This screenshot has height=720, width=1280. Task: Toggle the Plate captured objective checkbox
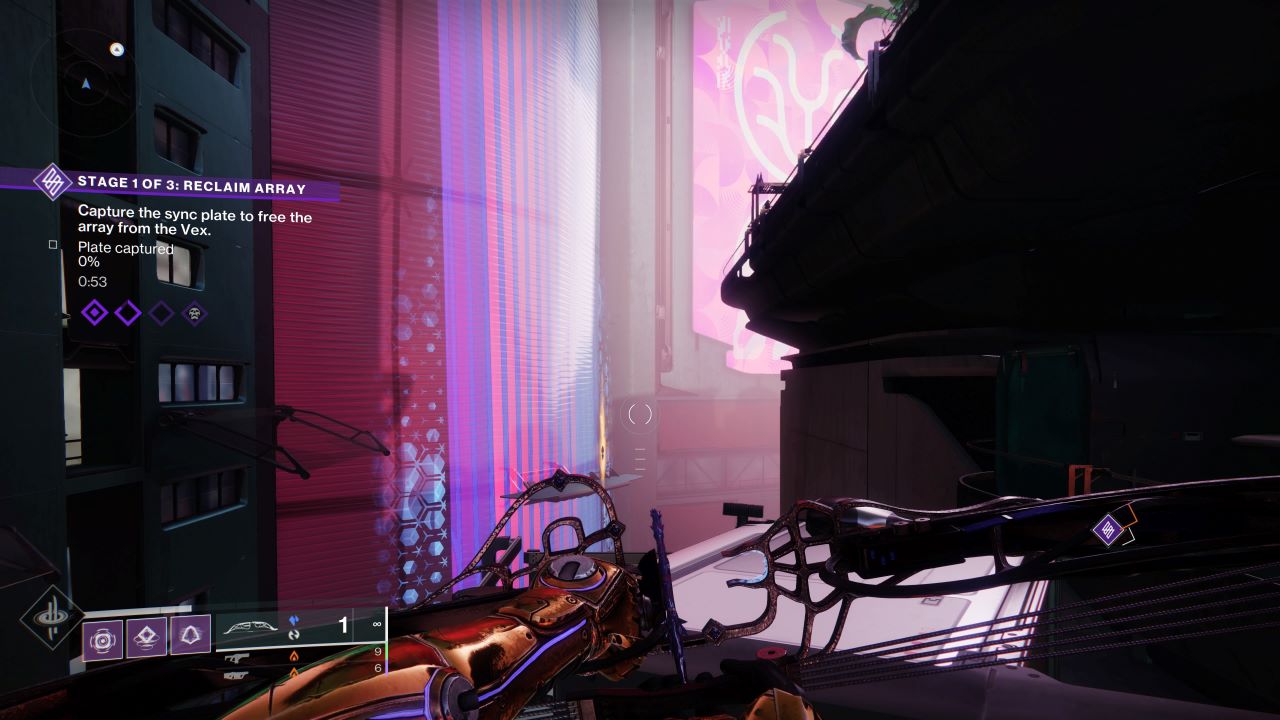(53, 244)
